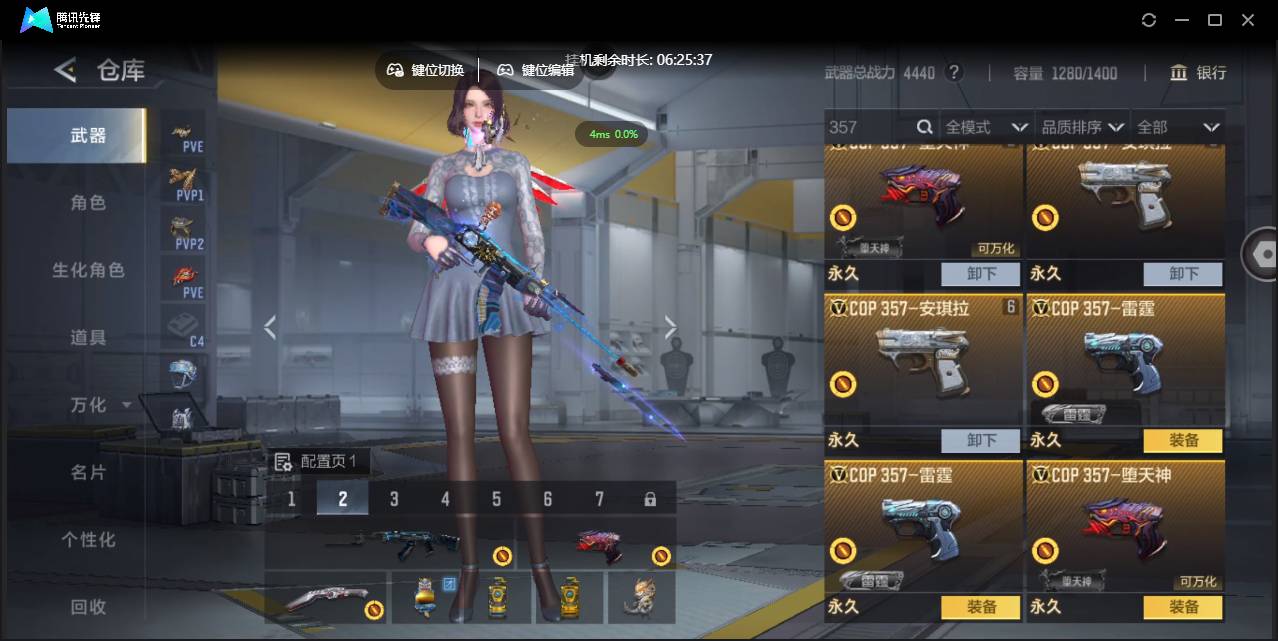The height and width of the screenshot is (641, 1278).
Task: Select the locked loadout page
Action: point(650,498)
